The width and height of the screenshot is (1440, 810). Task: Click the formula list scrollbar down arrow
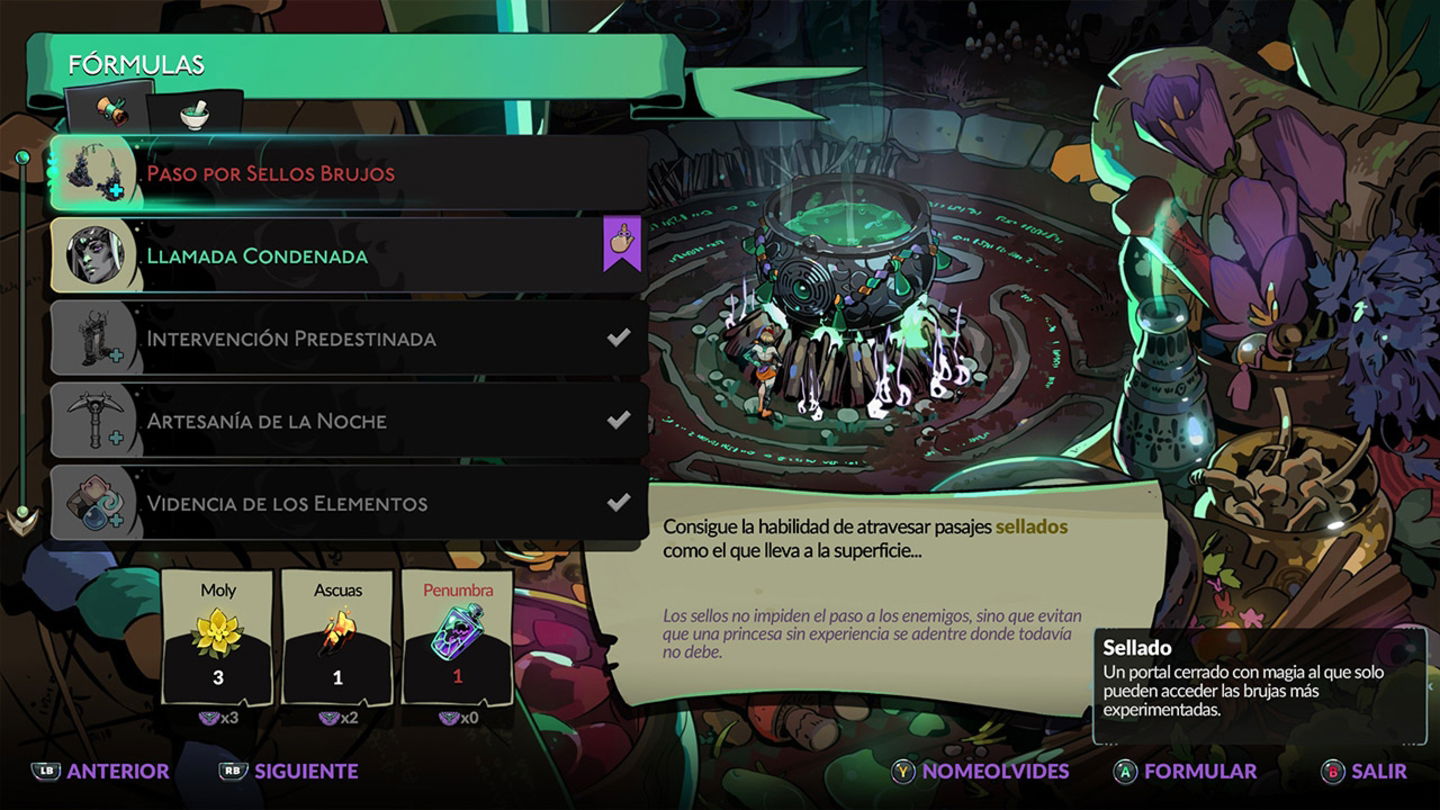pyautogui.click(x=21, y=519)
